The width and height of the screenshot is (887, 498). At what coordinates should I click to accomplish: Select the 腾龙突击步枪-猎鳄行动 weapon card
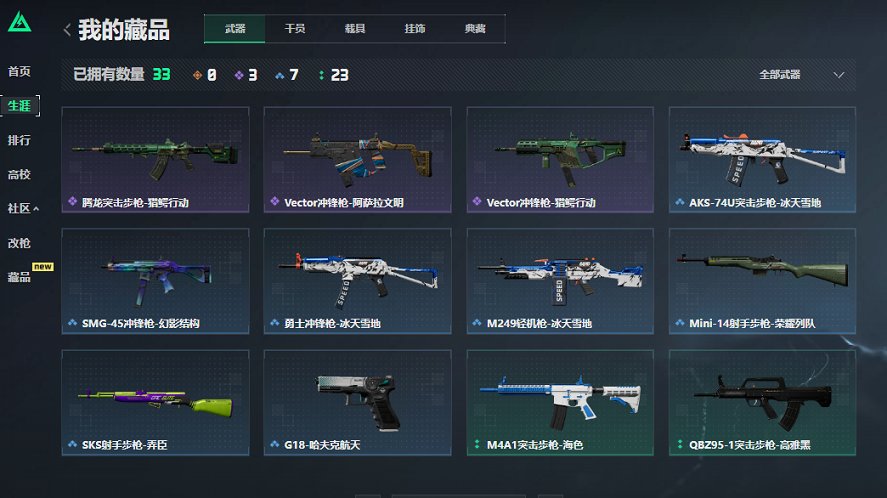coord(155,159)
